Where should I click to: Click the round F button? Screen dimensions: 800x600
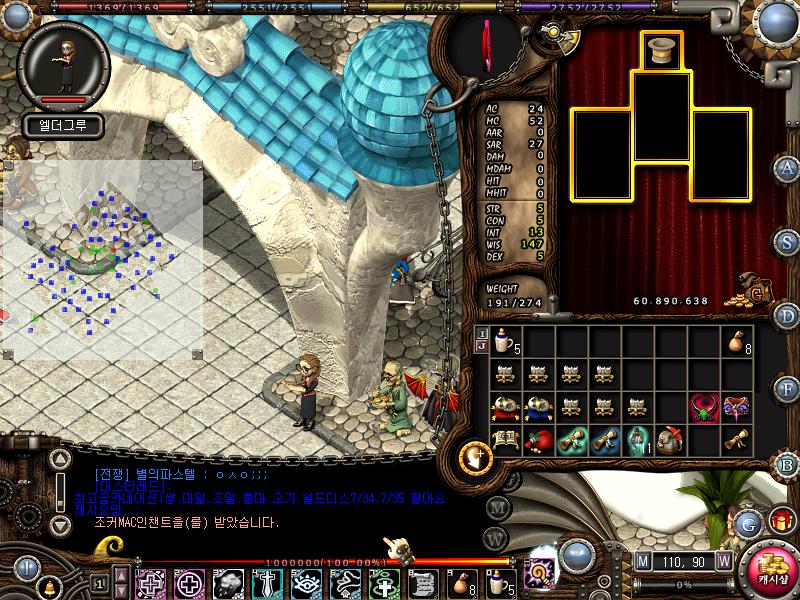pos(789,389)
